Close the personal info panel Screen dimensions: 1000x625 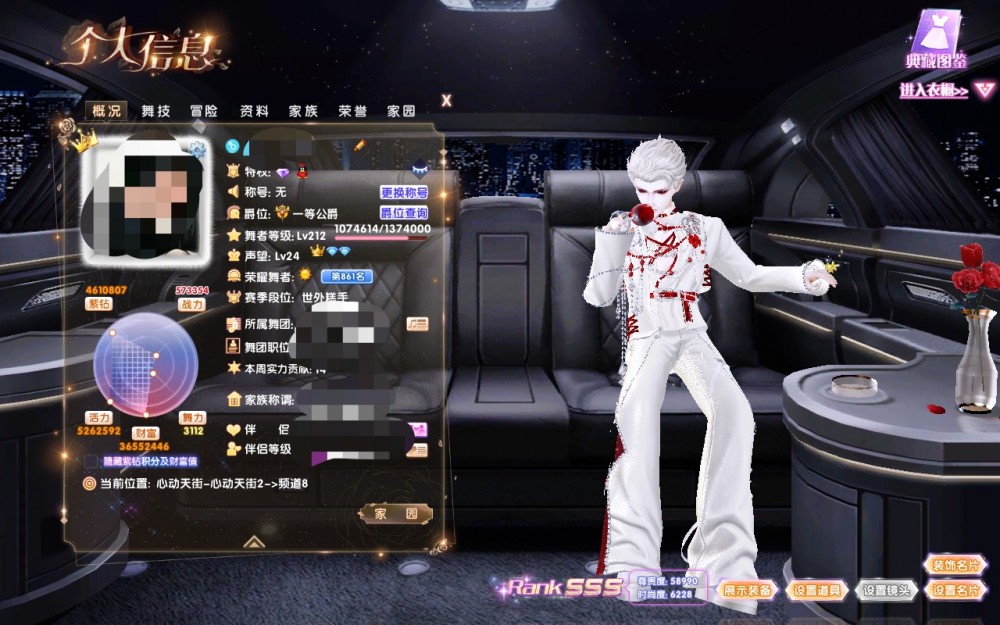click(x=446, y=100)
